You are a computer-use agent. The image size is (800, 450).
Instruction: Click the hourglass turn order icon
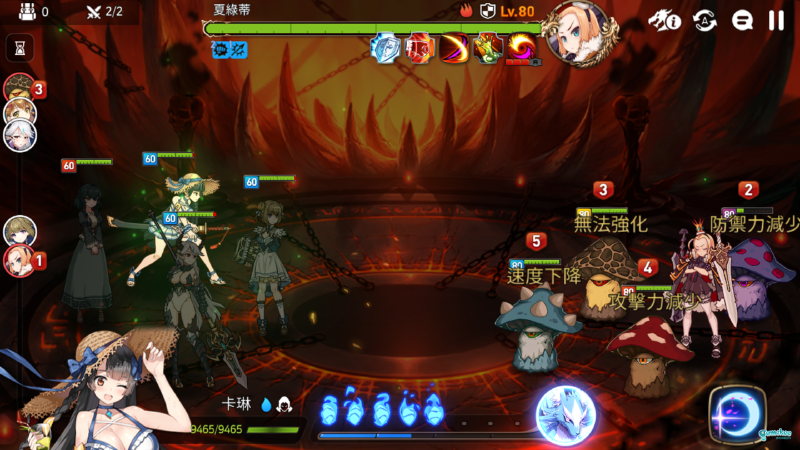pyautogui.click(x=19, y=47)
